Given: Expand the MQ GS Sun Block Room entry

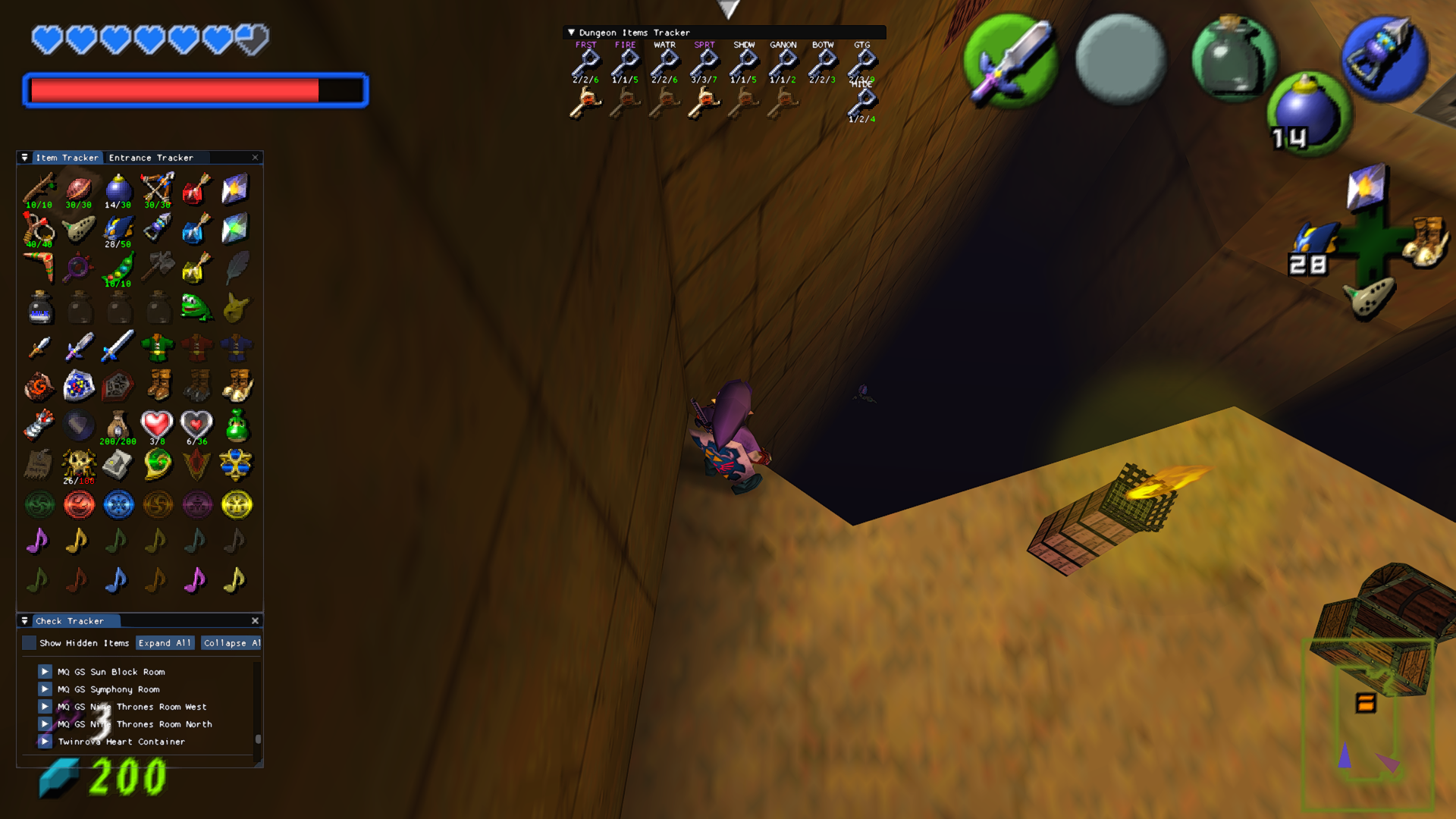Looking at the screenshot, I should 44,671.
